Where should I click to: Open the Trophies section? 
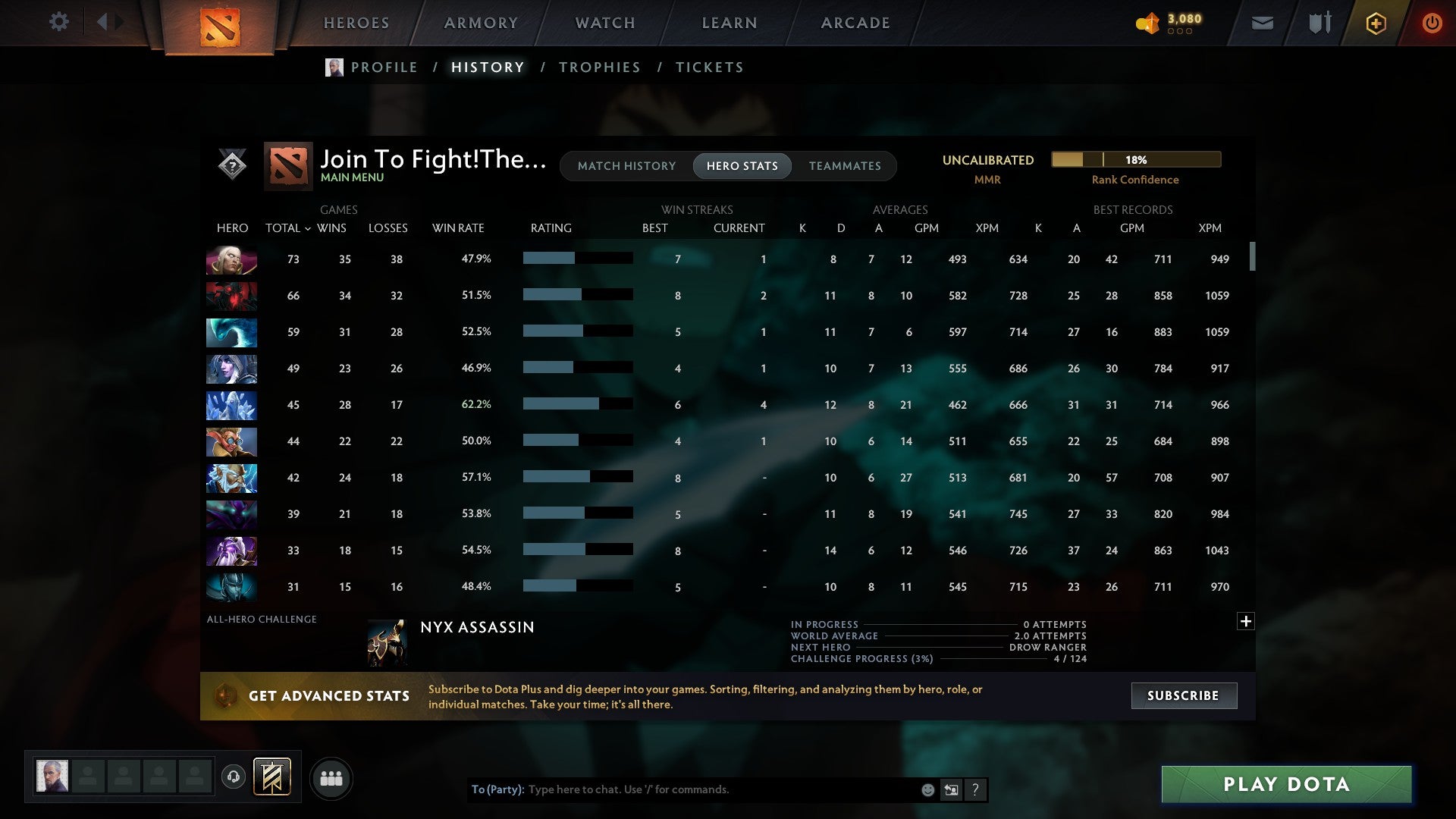click(x=599, y=67)
